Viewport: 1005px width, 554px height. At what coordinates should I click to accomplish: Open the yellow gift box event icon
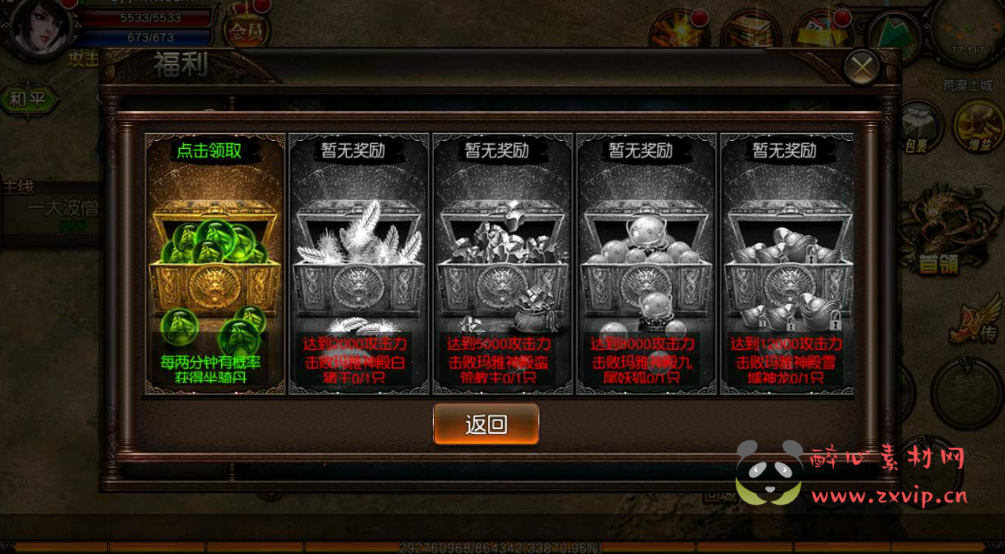pos(822,30)
